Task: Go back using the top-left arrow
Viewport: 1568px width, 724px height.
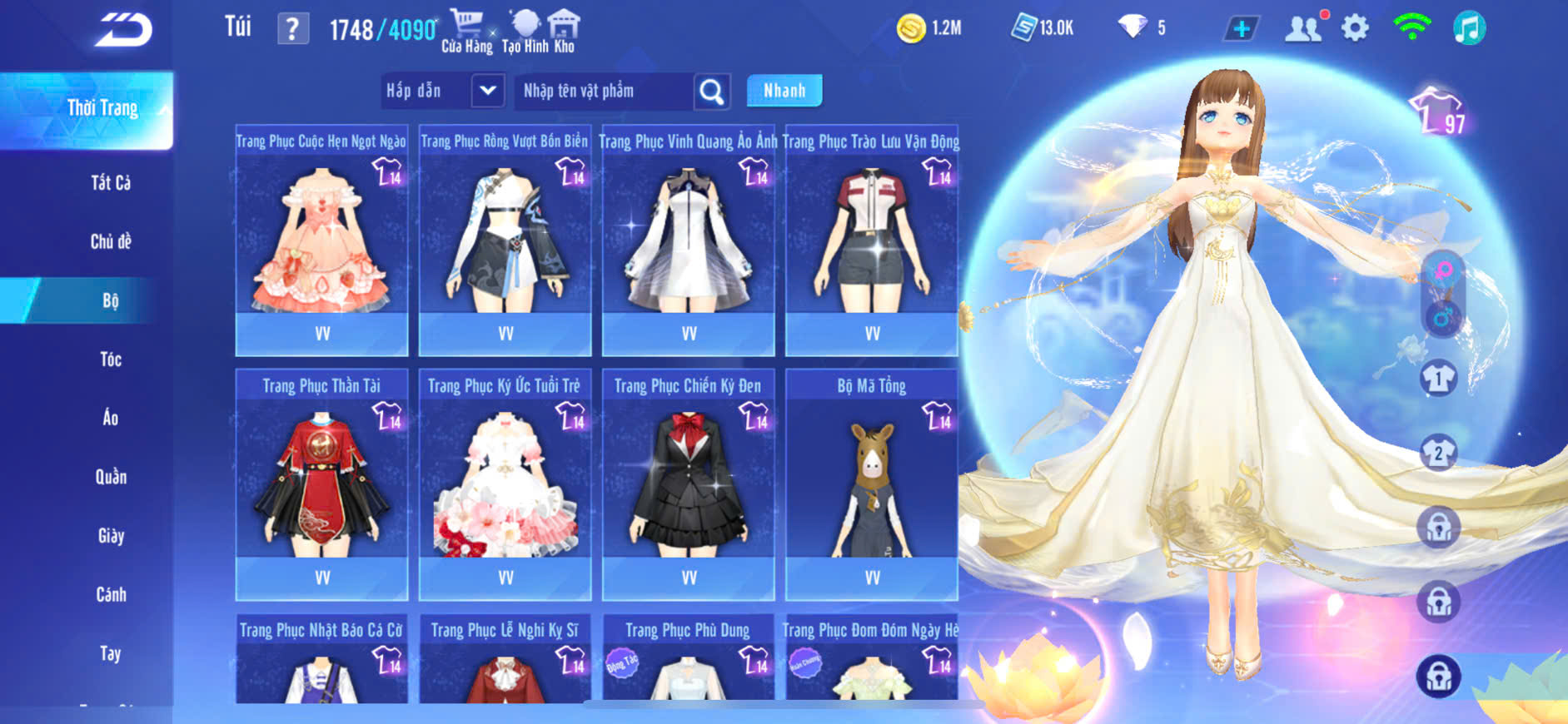Action: [x=123, y=30]
